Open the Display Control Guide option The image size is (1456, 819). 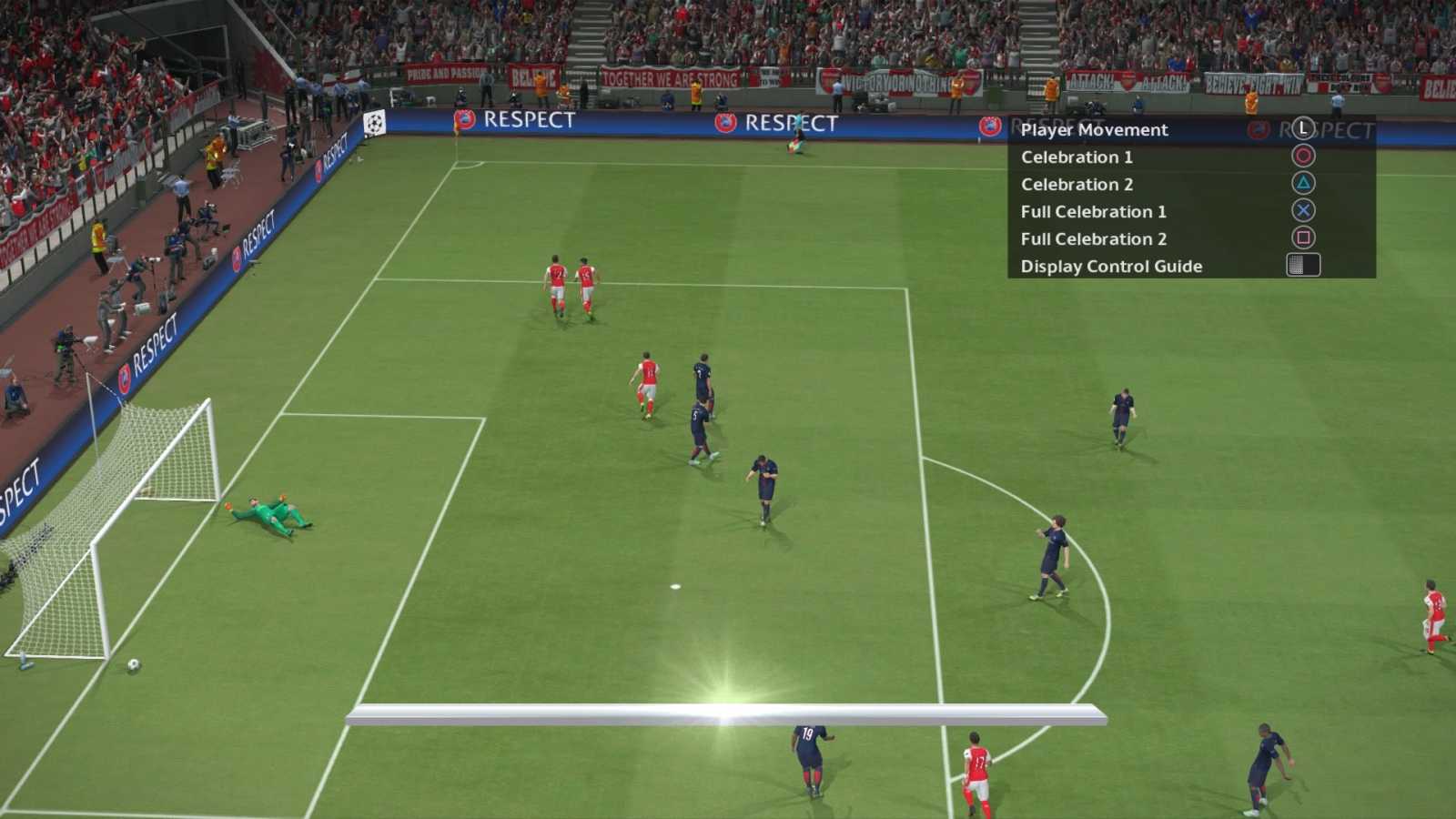coord(1110,266)
